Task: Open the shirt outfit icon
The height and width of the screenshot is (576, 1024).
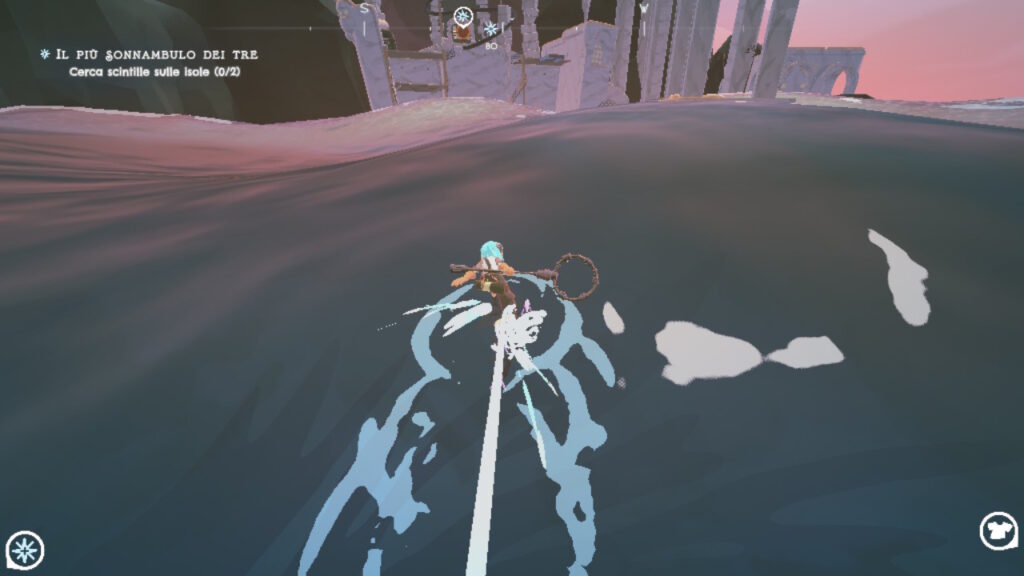Action: point(997,531)
